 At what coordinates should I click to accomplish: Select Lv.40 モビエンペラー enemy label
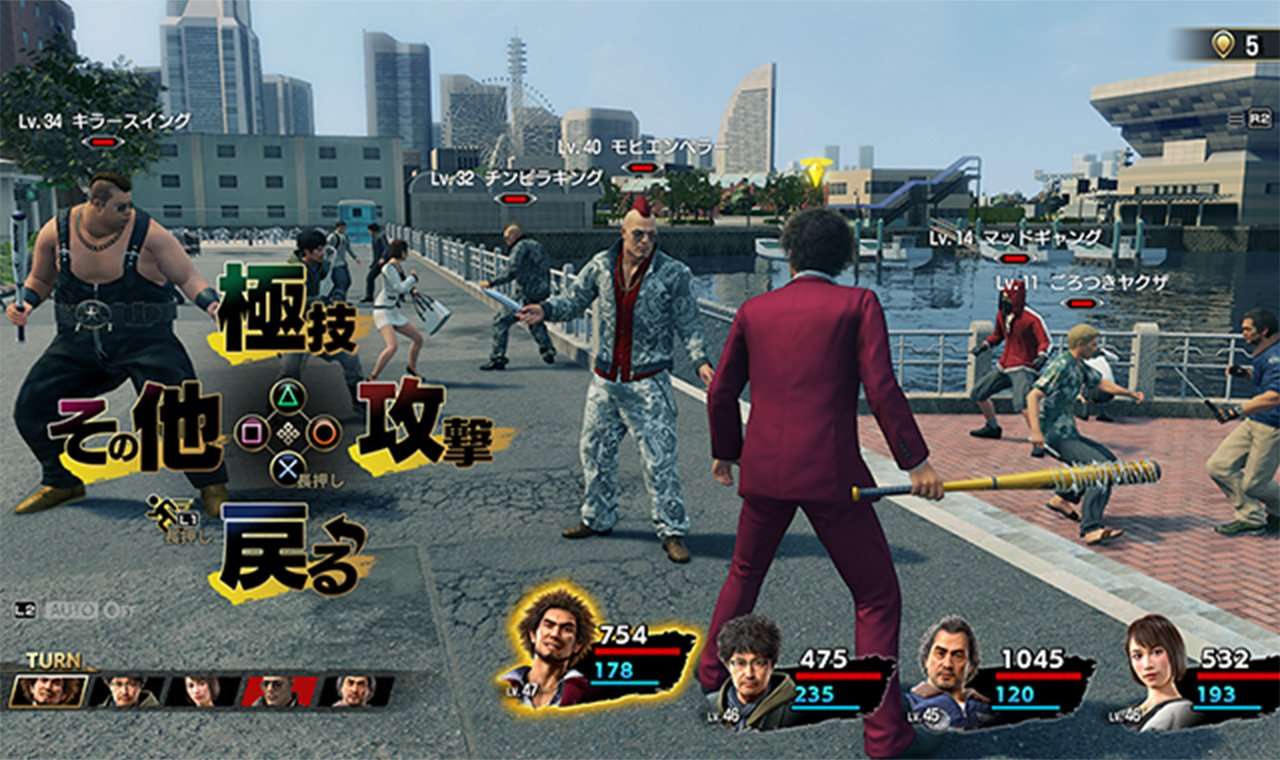tap(640, 146)
